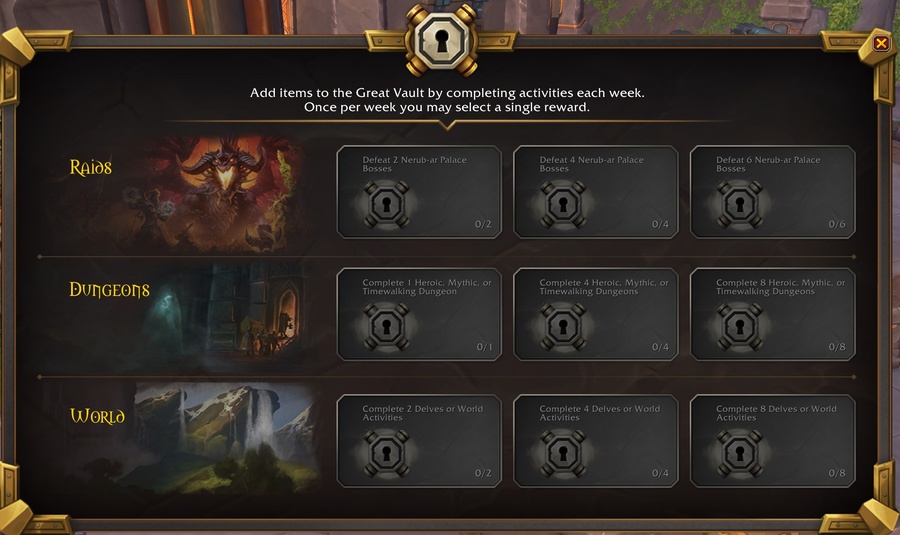This screenshot has height=535, width=900.
Task: Click the Defeat 6 Nerub-ar Palace Bosses slot
Action: 772,192
